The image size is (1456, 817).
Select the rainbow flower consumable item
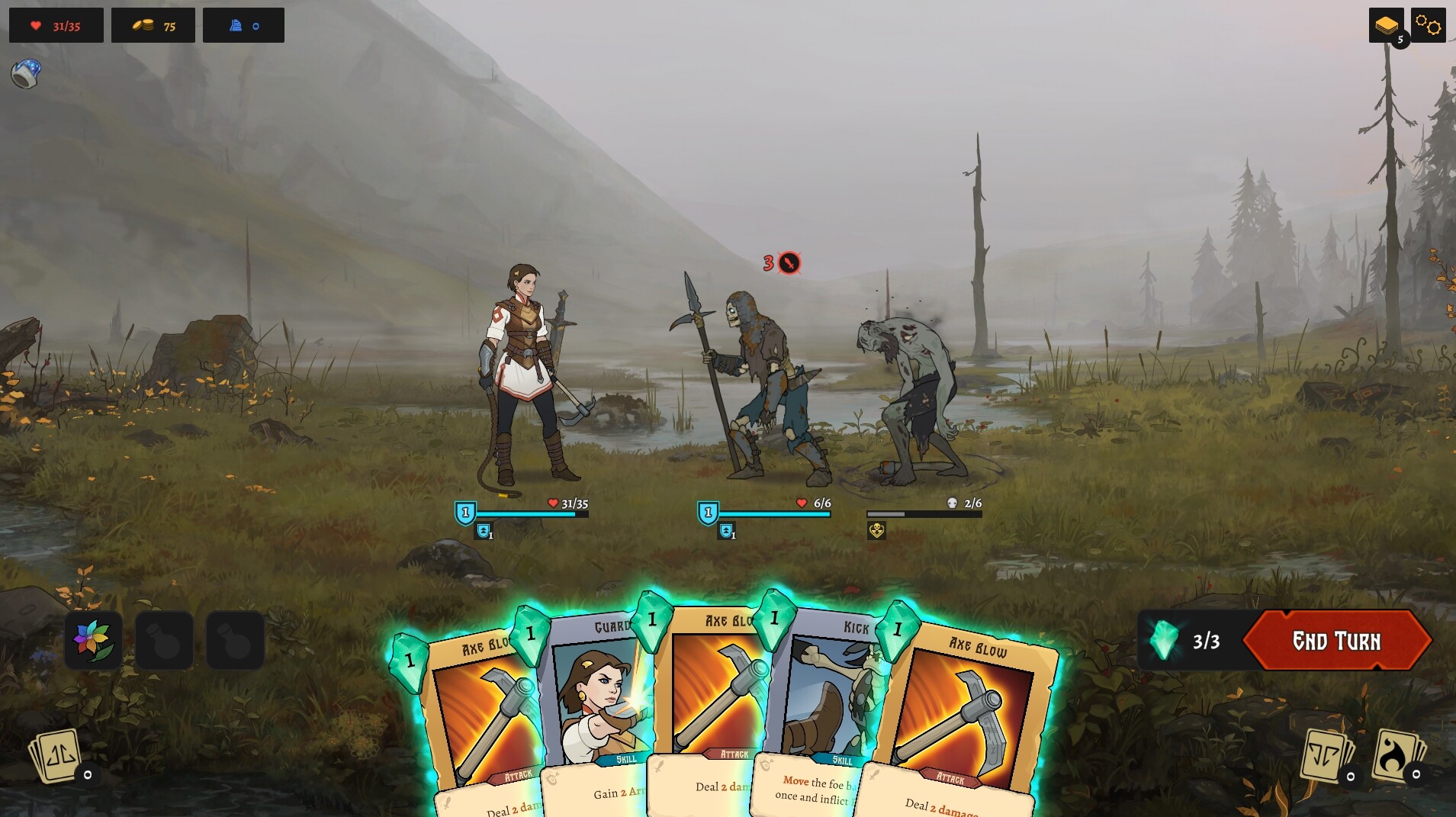[x=92, y=639]
